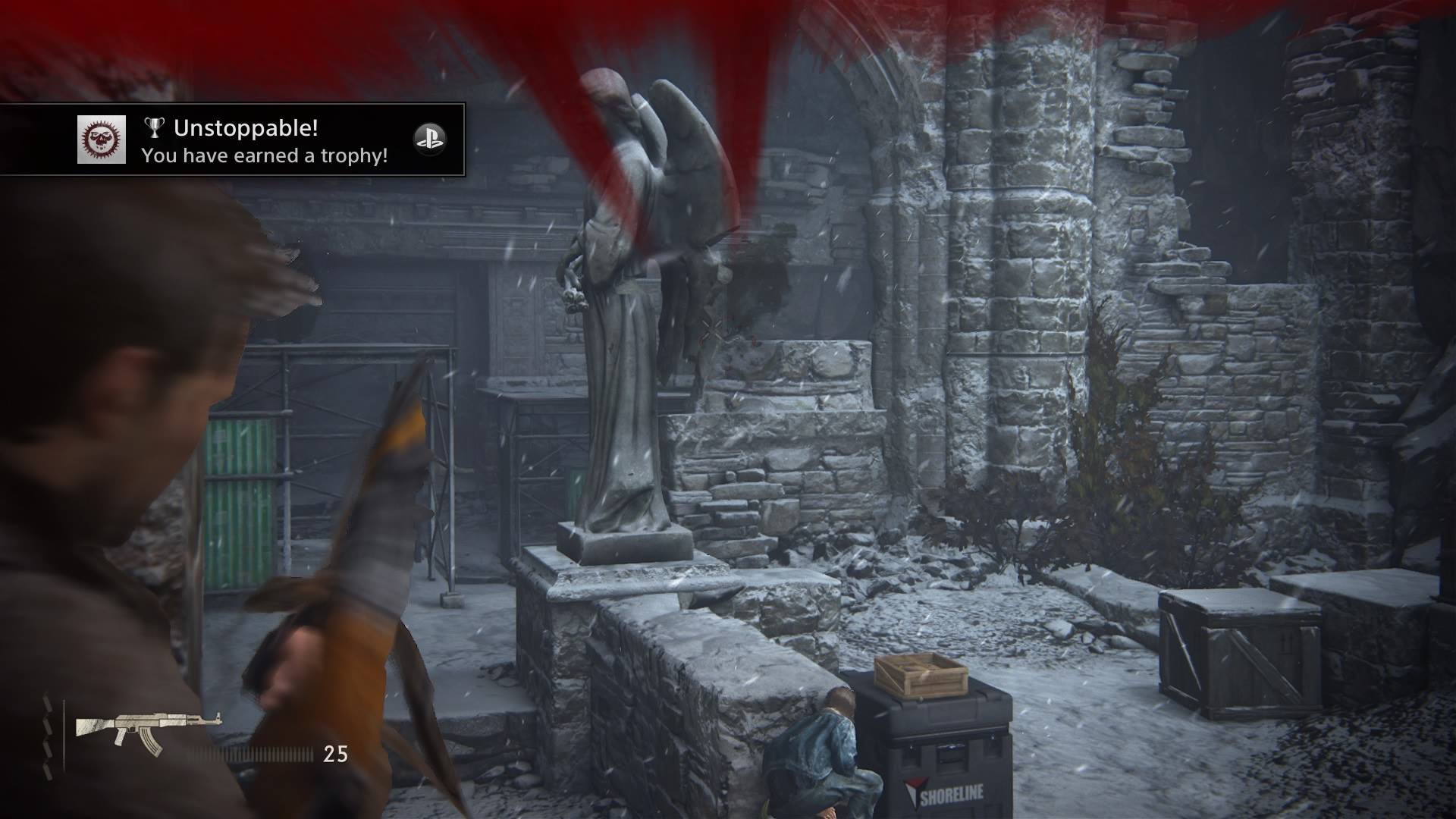Viewport: 1456px width, 819px height.
Task: Select the AK-47 rifle weapon icon
Action: [148, 733]
